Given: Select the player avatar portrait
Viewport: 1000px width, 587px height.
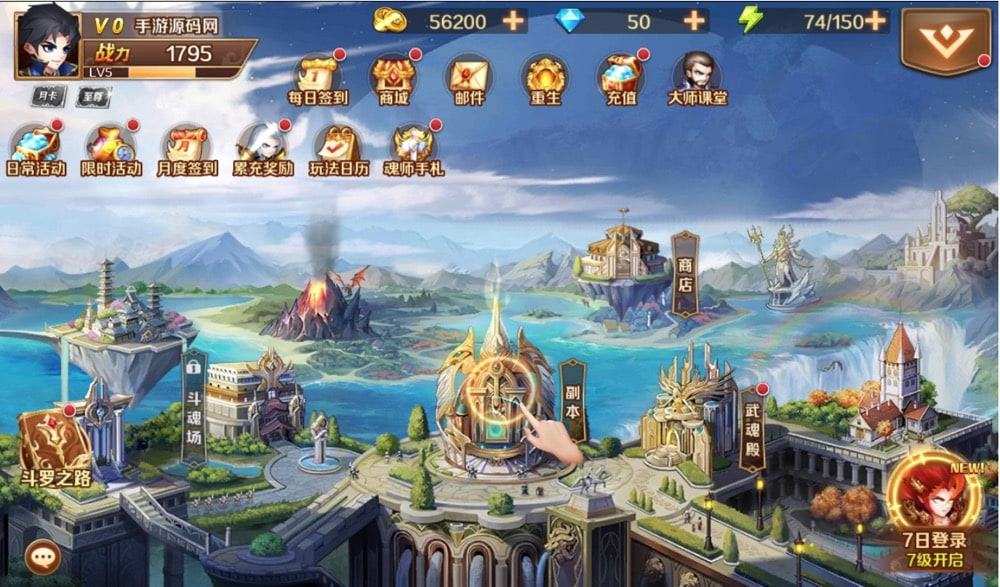Looking at the screenshot, I should pyautogui.click(x=49, y=41).
